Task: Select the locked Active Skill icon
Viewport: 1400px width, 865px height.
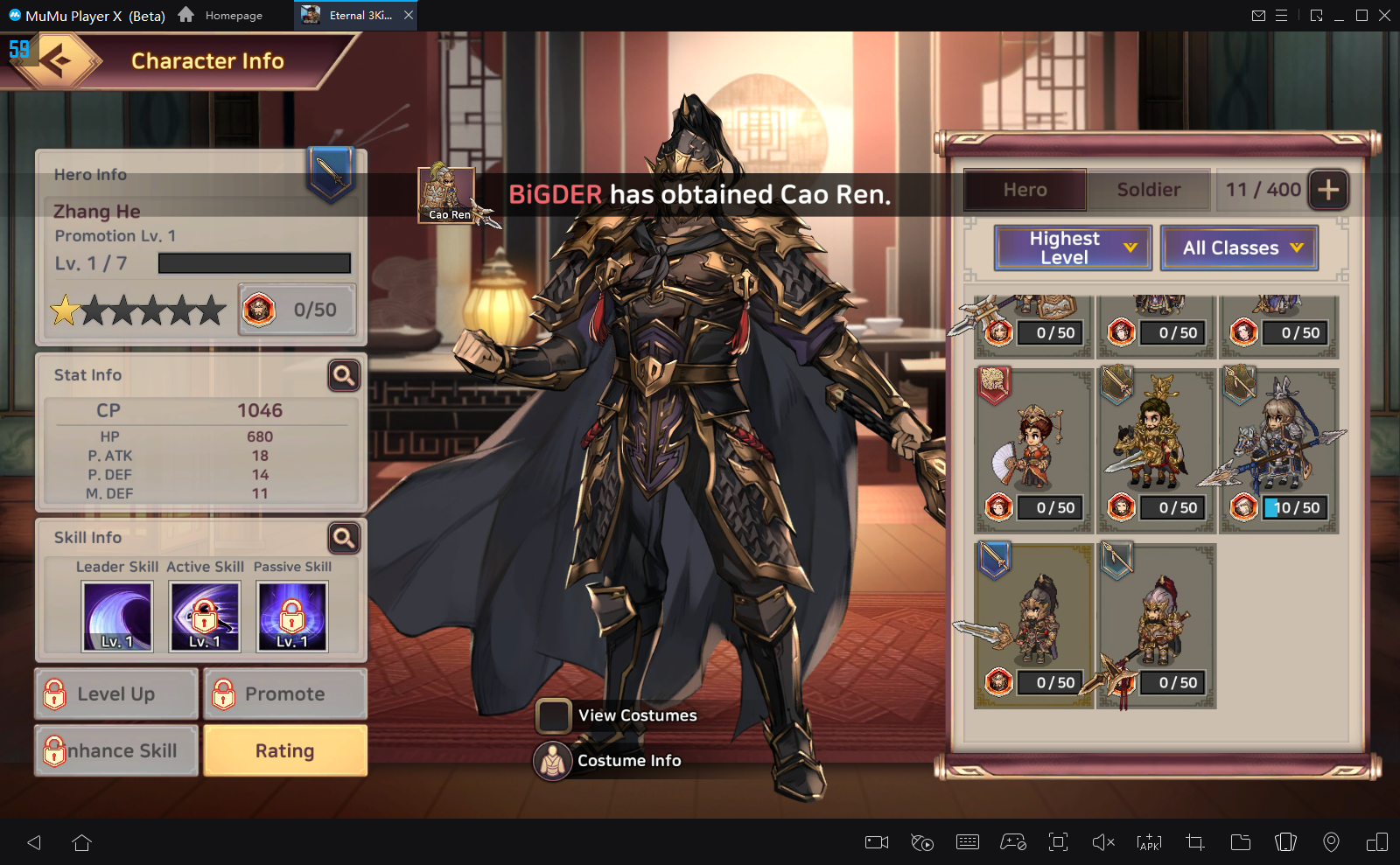Action: point(205,617)
